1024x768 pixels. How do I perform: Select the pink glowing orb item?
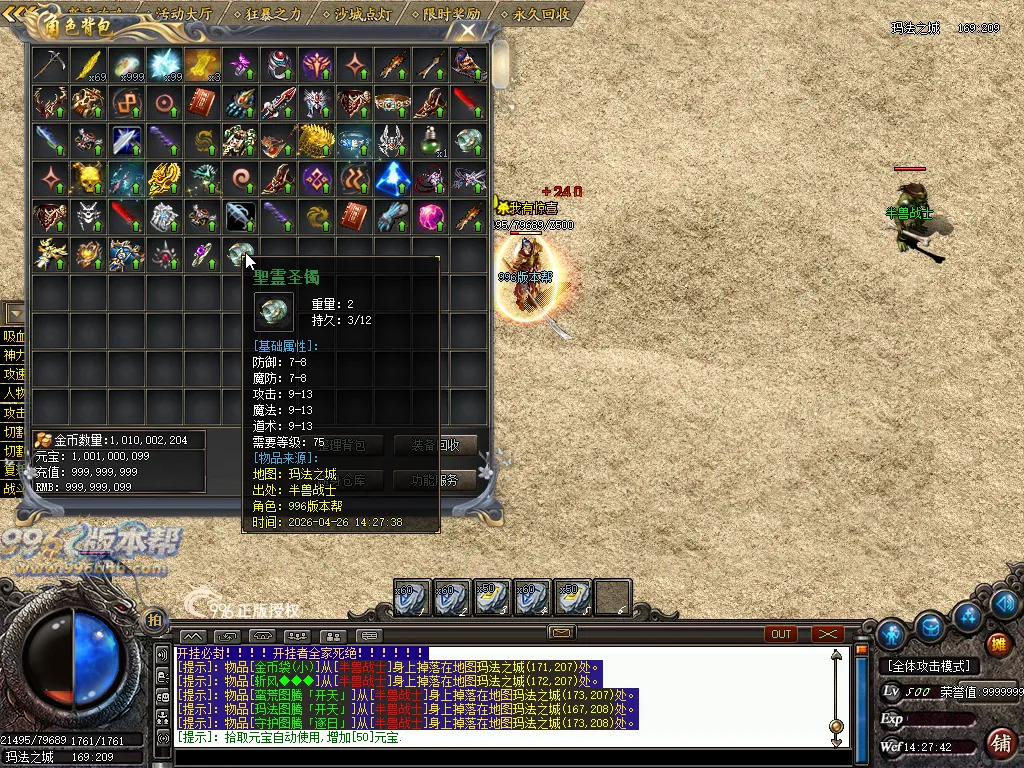(431, 217)
